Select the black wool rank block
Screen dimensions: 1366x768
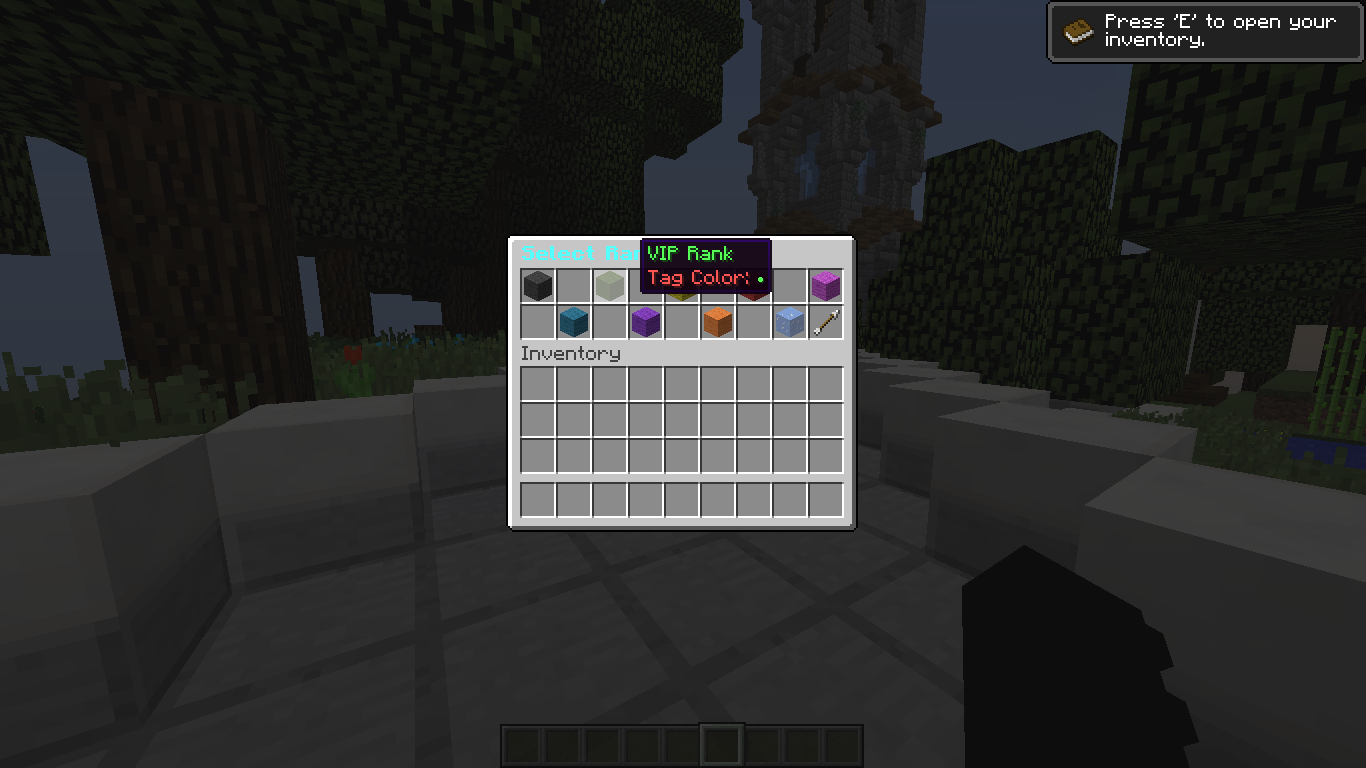click(x=537, y=285)
